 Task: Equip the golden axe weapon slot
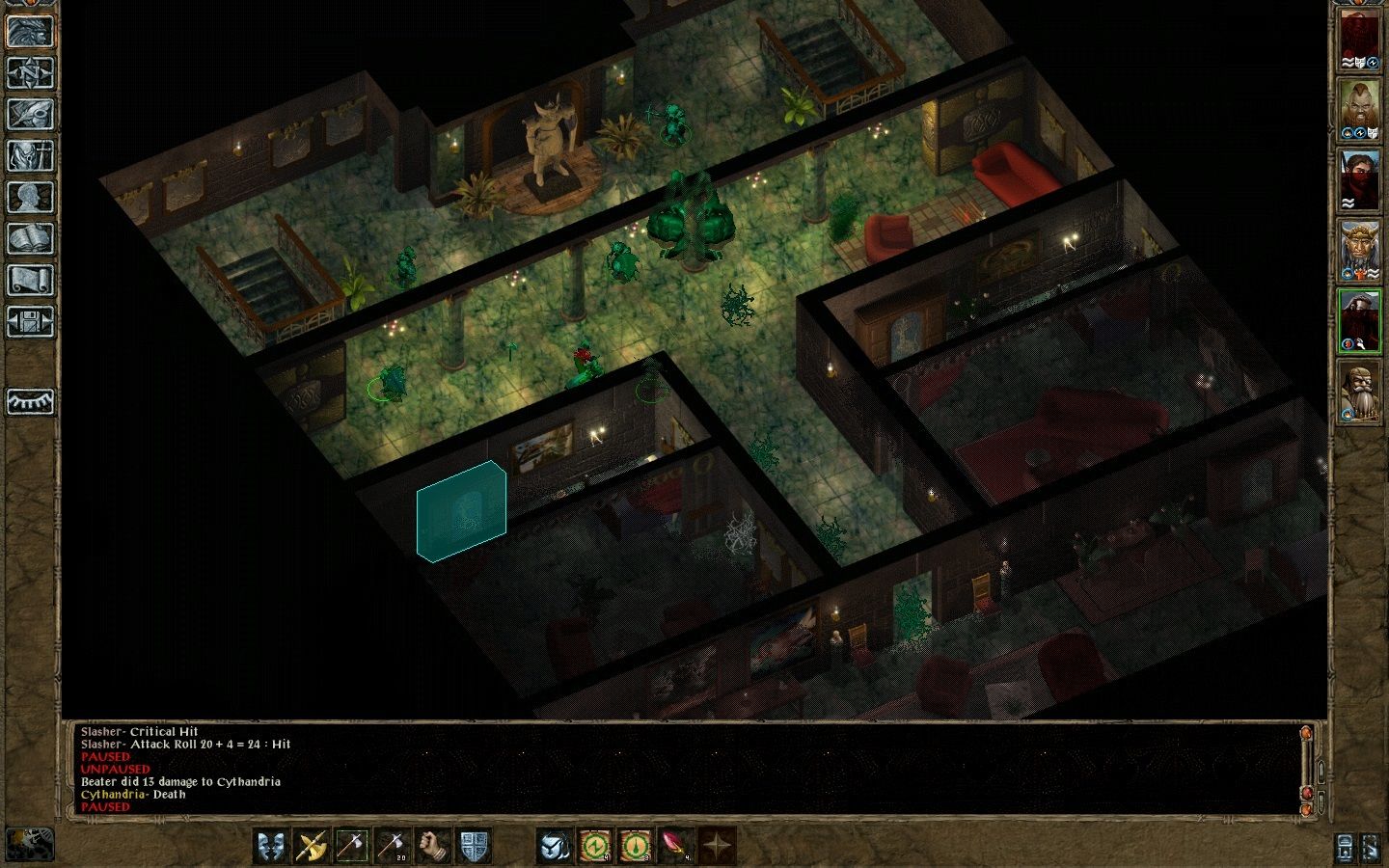pos(312,846)
